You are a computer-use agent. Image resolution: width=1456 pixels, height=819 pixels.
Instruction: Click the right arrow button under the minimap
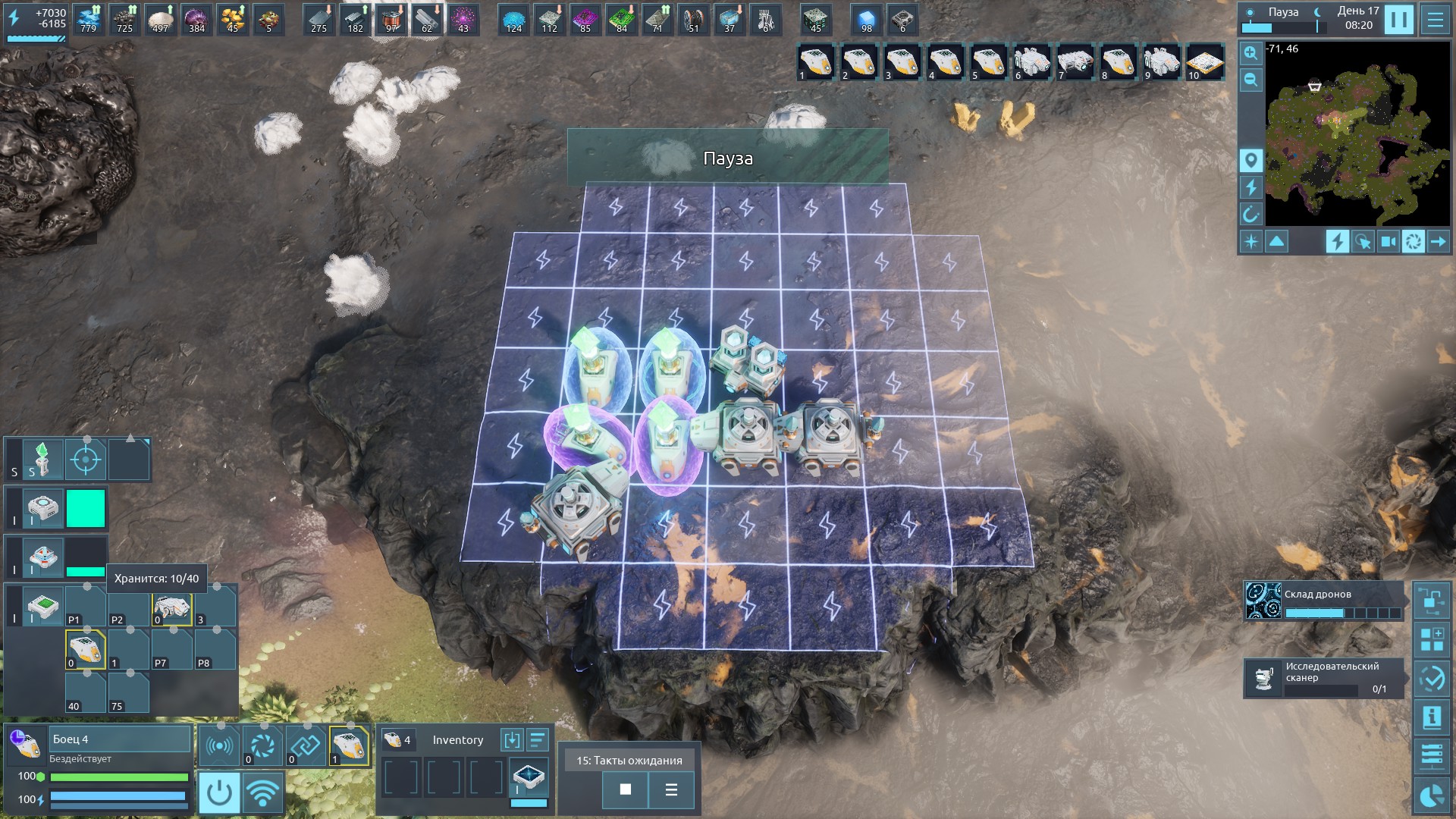(1438, 242)
